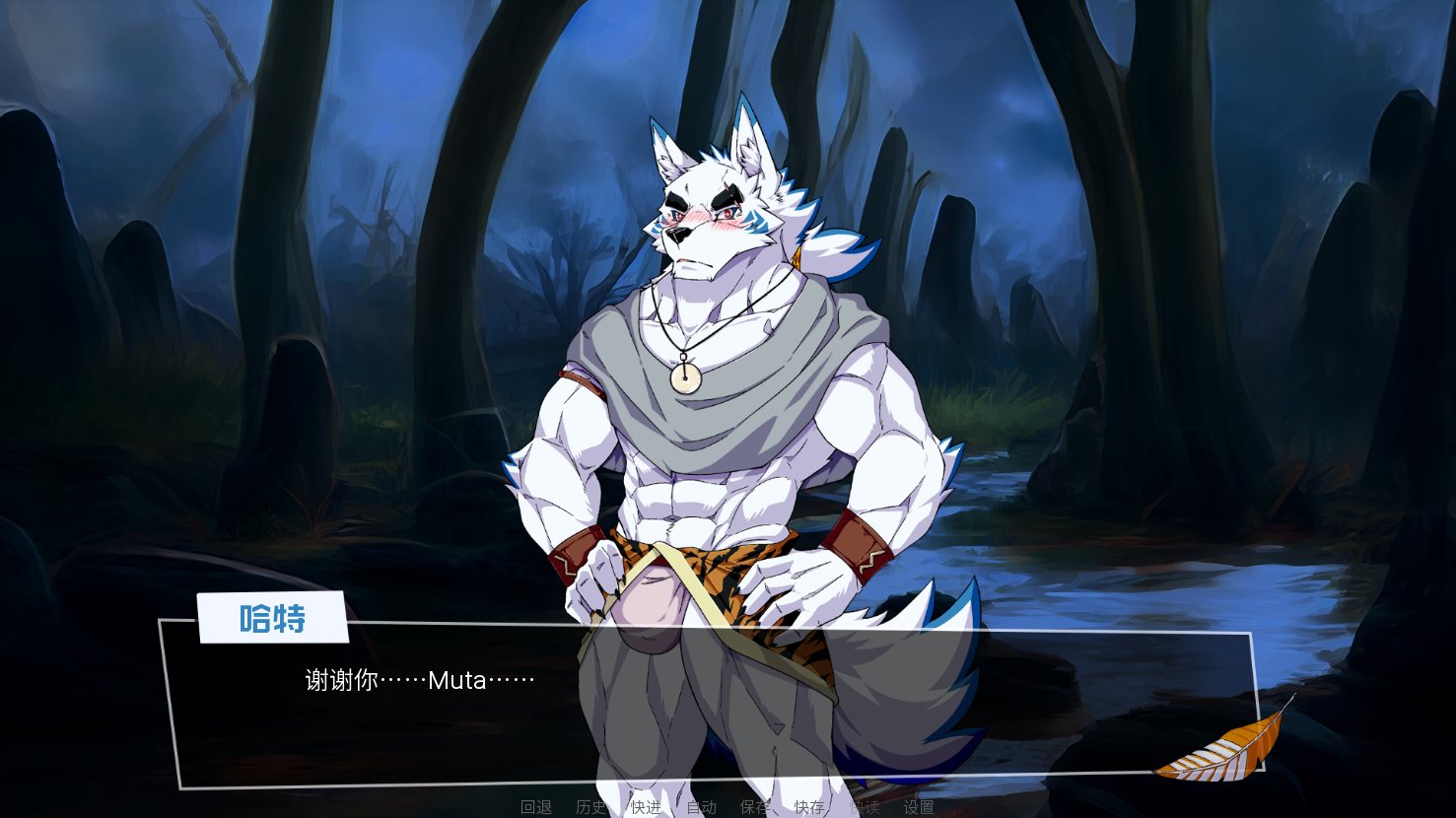
Task: Open the 保存 save menu
Action: (x=755, y=807)
